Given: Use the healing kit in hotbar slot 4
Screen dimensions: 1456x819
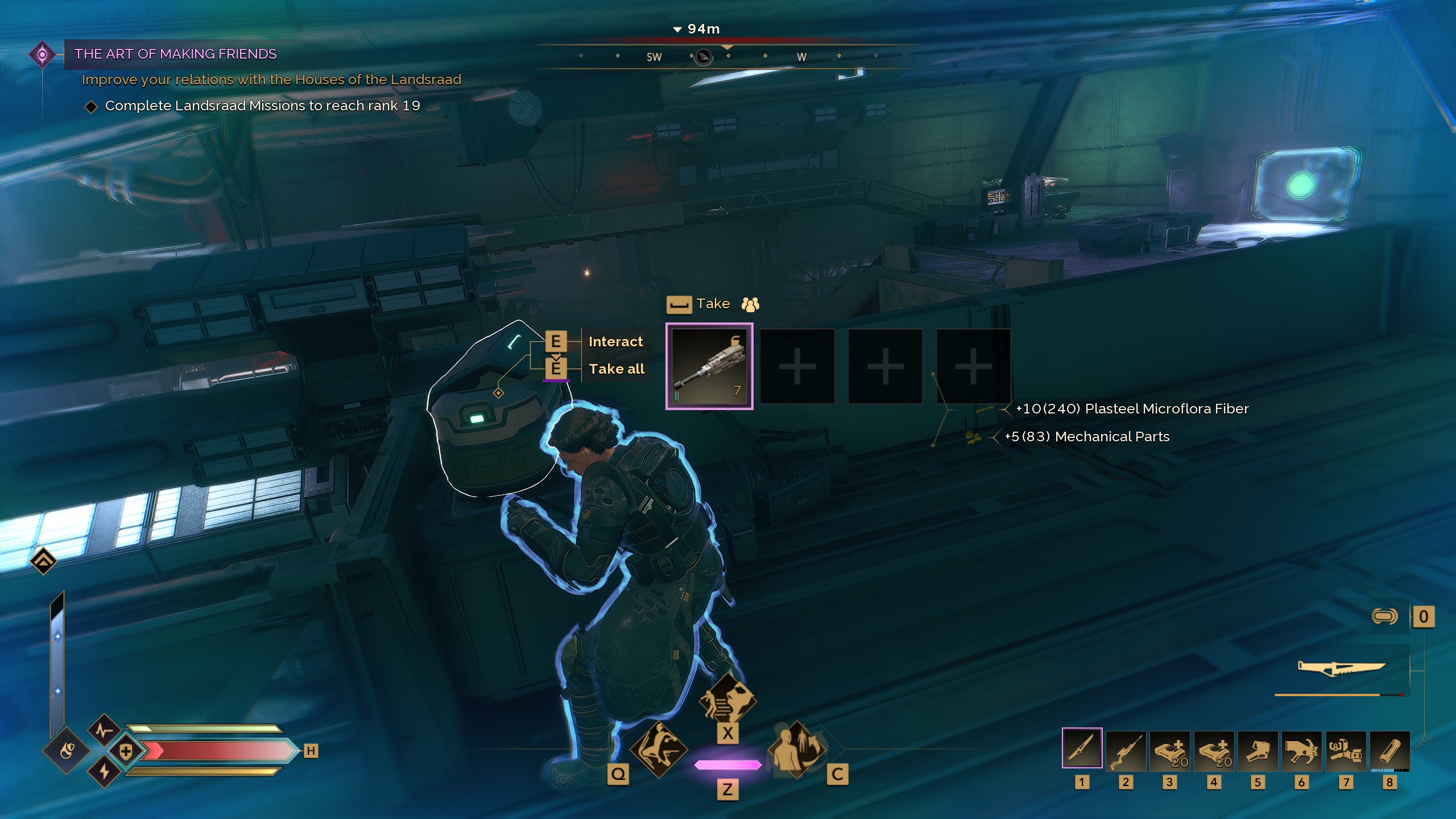Looking at the screenshot, I should pos(1214,751).
